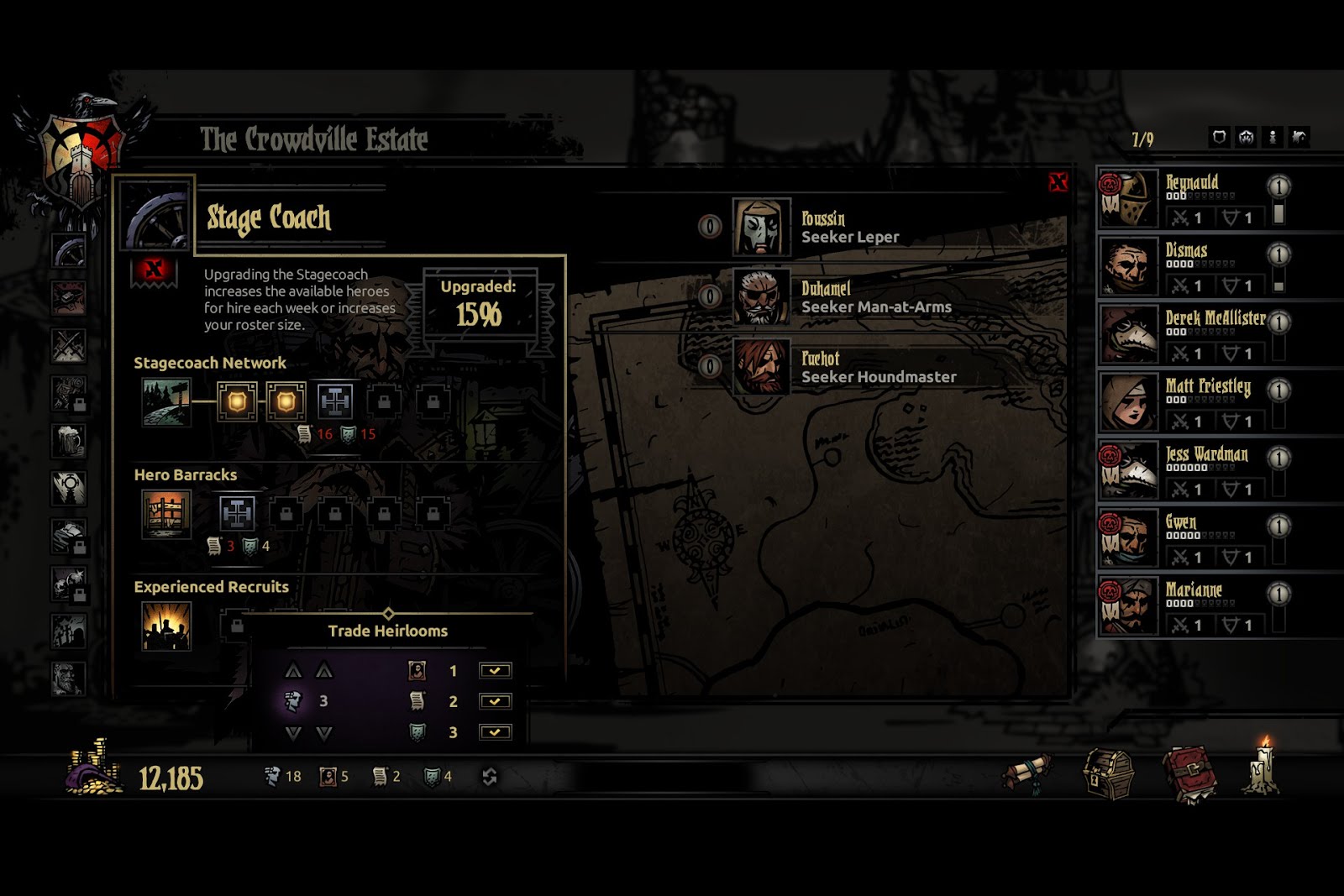
Task: Buy the first Hero Barracks upgrade
Action: pos(237,513)
